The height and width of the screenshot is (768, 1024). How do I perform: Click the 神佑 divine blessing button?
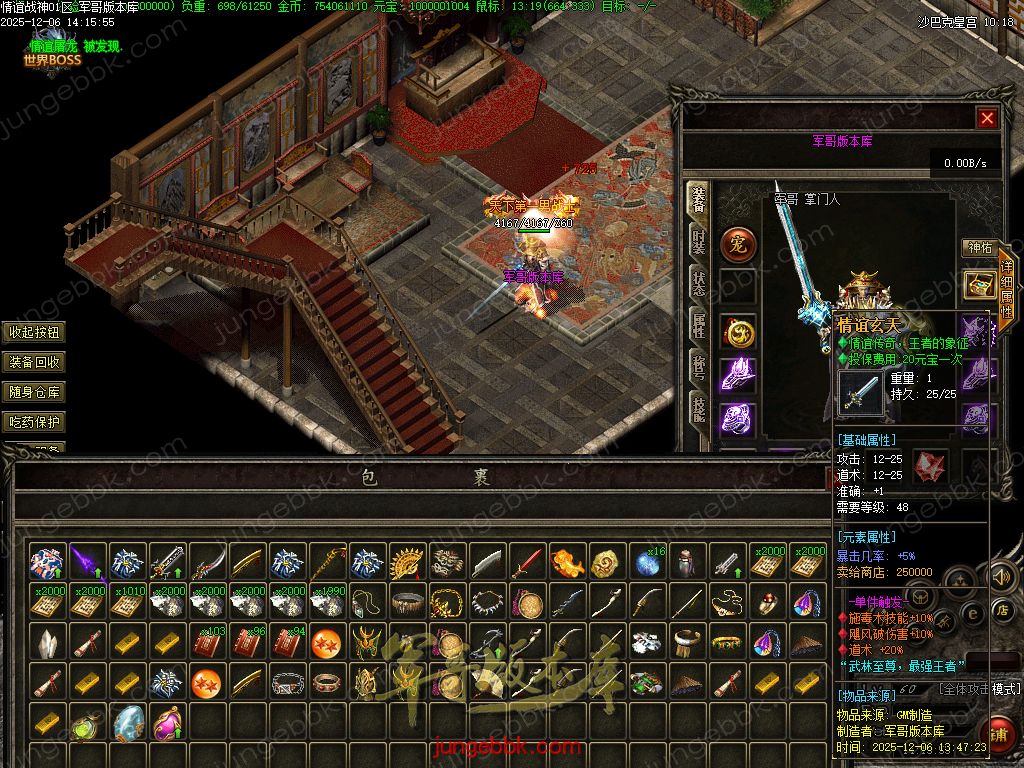coord(978,248)
